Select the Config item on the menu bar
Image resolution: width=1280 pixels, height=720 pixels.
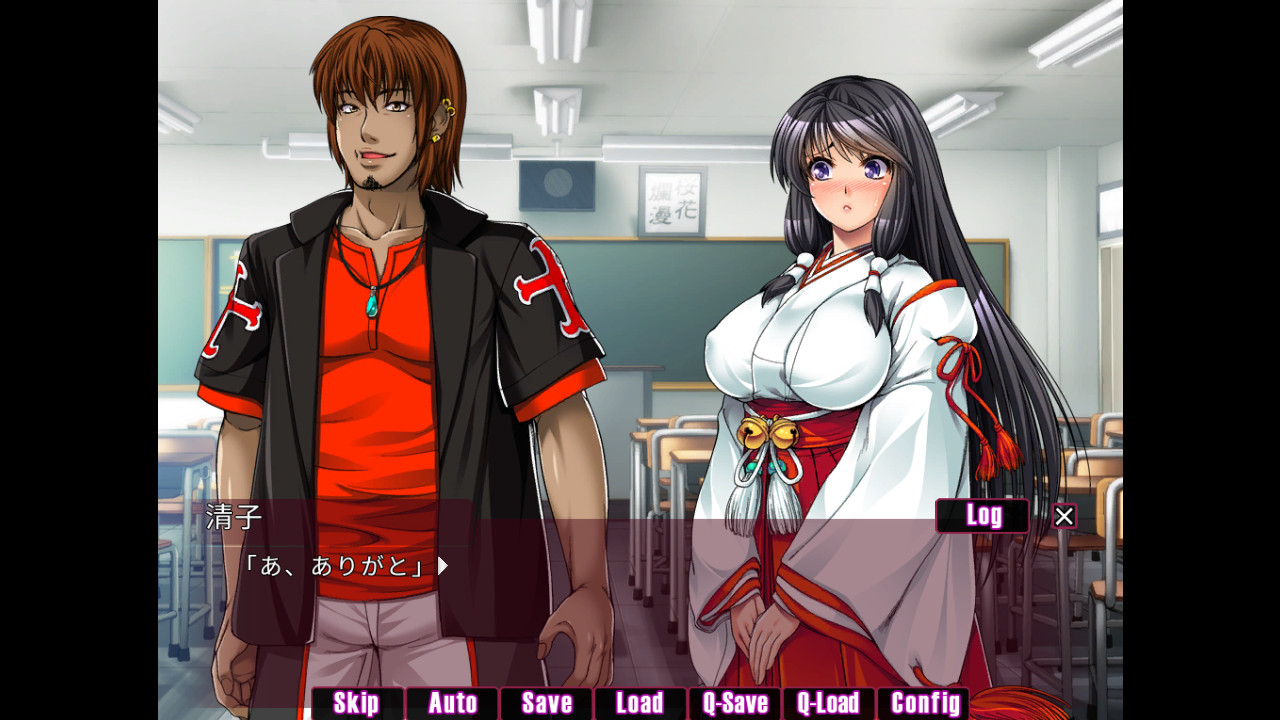[x=925, y=703]
